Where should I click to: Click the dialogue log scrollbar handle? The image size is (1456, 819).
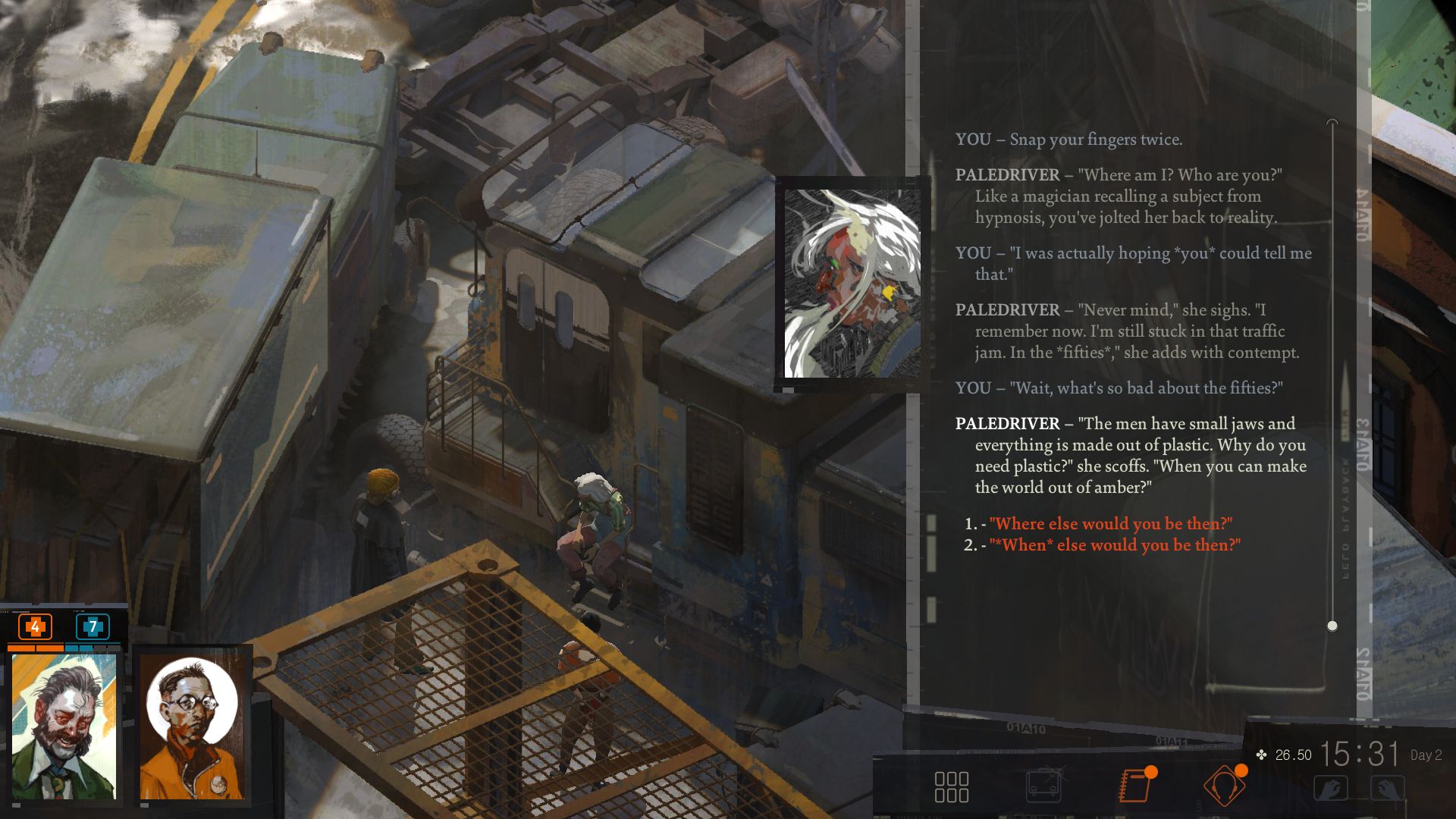click(1332, 626)
